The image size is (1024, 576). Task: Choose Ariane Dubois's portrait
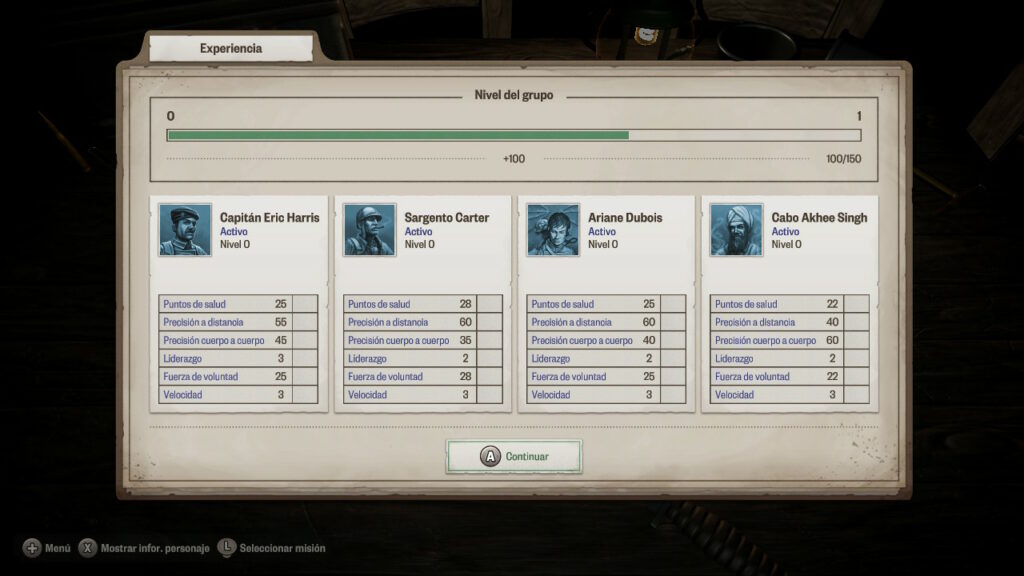pos(553,230)
